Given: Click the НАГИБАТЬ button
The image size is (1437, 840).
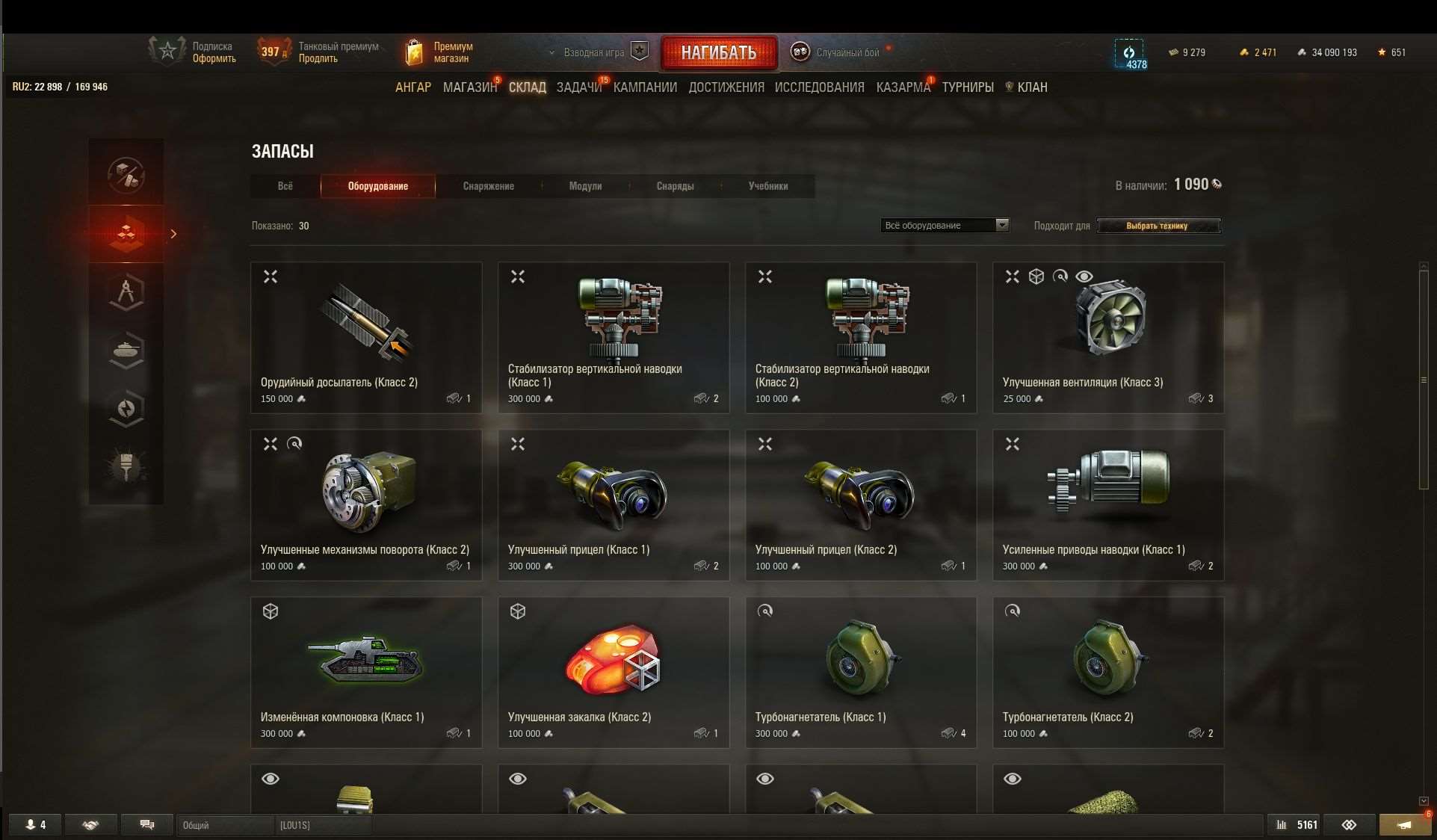Looking at the screenshot, I should (x=718, y=52).
